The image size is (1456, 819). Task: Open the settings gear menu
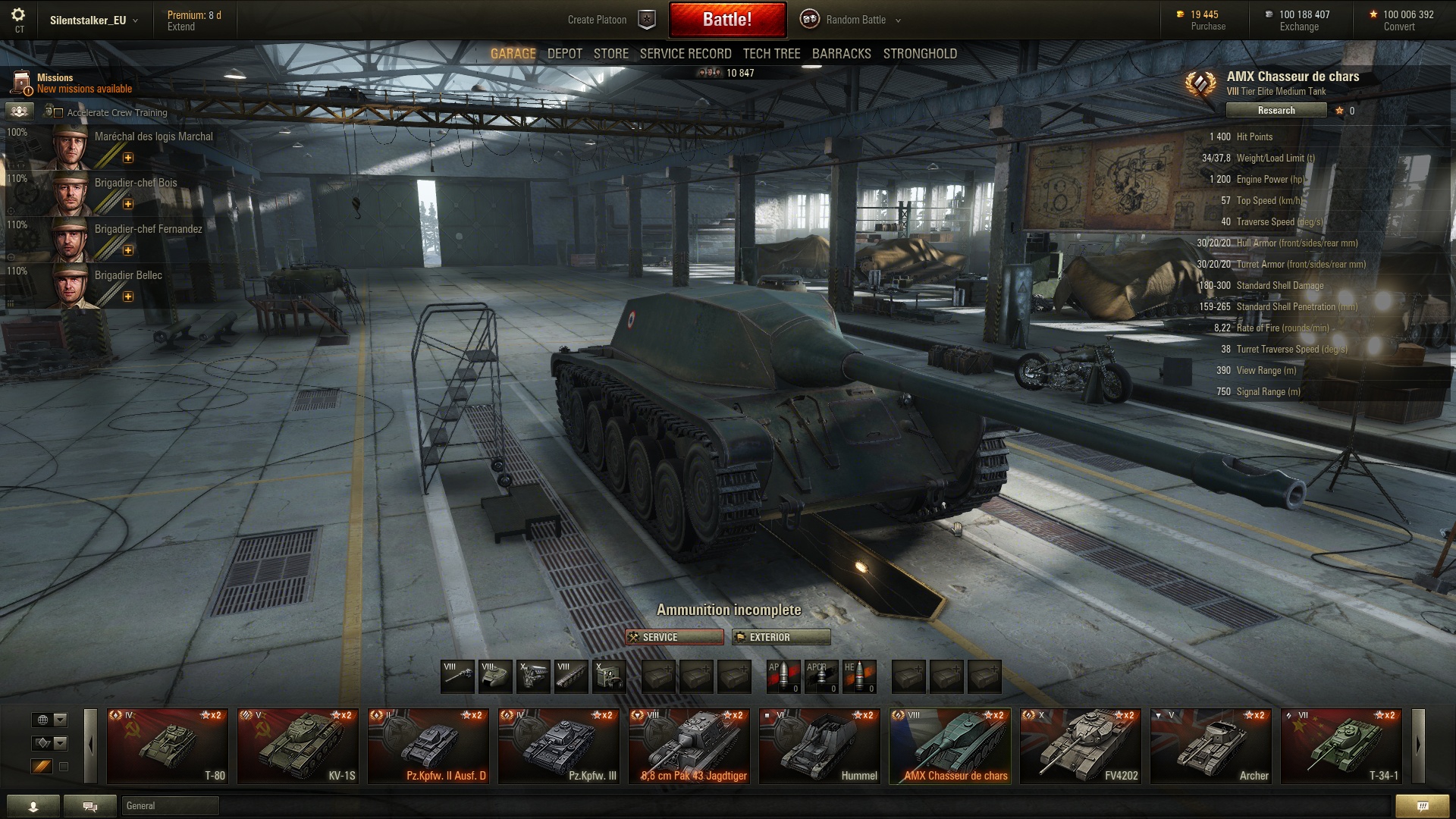pos(18,15)
